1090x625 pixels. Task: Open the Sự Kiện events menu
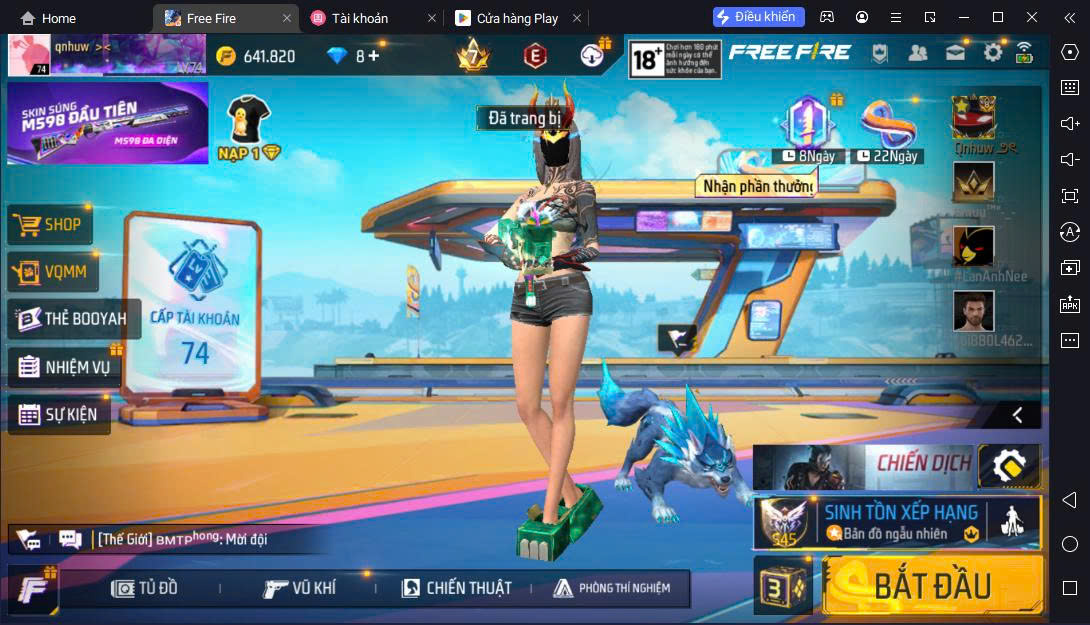(60, 414)
